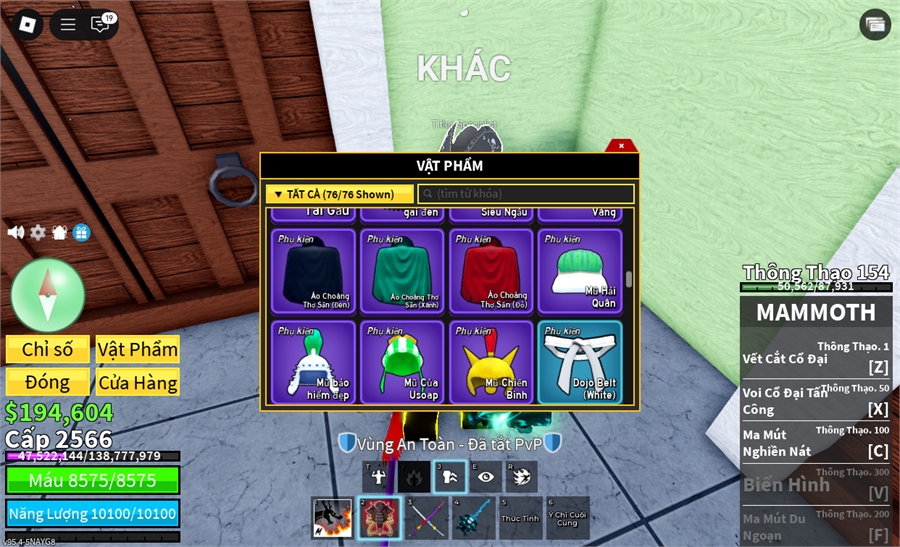Select the crossed swords hotbar slot
This screenshot has height=547, width=900.
point(427,518)
